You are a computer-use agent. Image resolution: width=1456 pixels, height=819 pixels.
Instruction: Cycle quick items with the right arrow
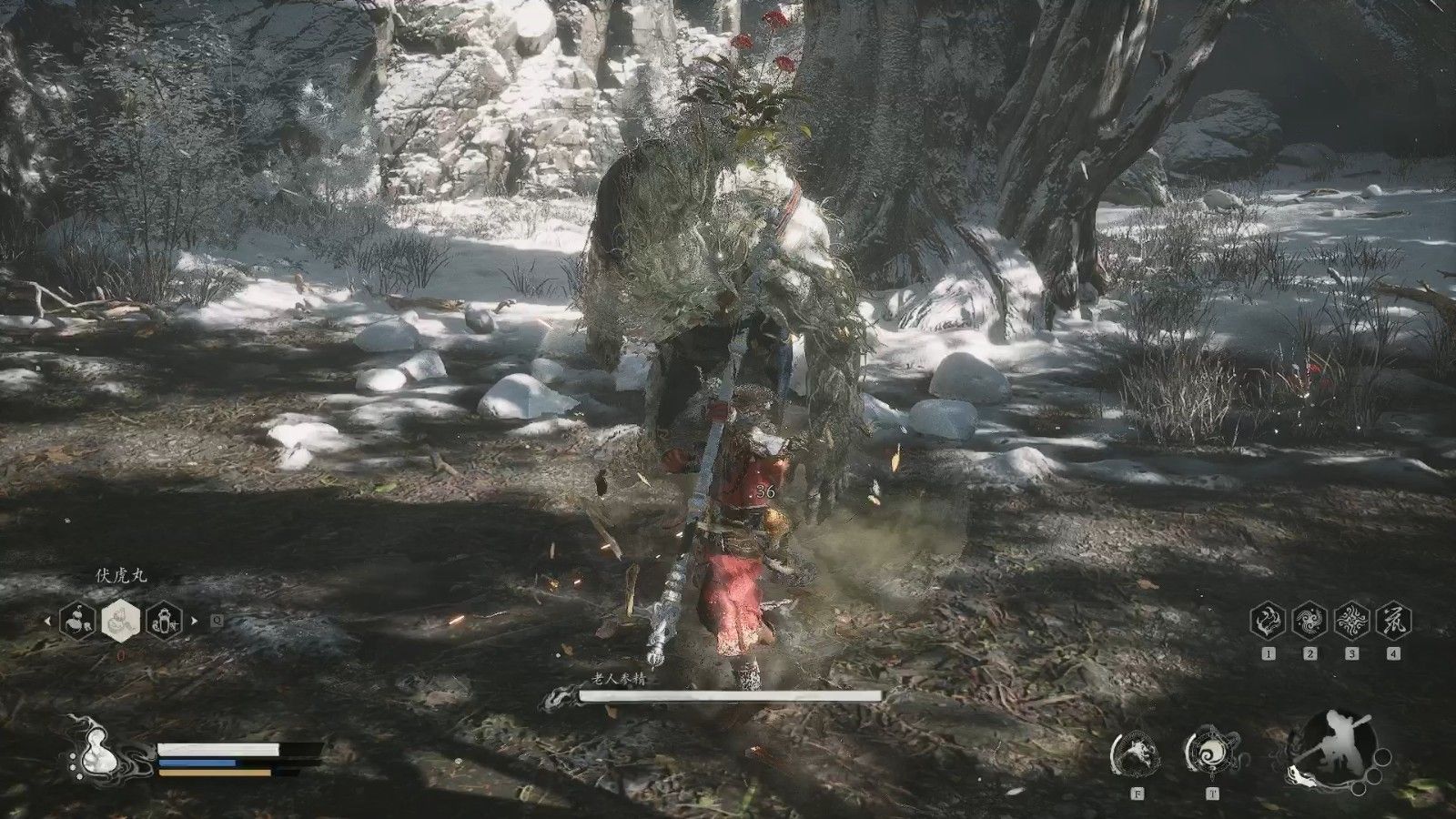(193, 622)
